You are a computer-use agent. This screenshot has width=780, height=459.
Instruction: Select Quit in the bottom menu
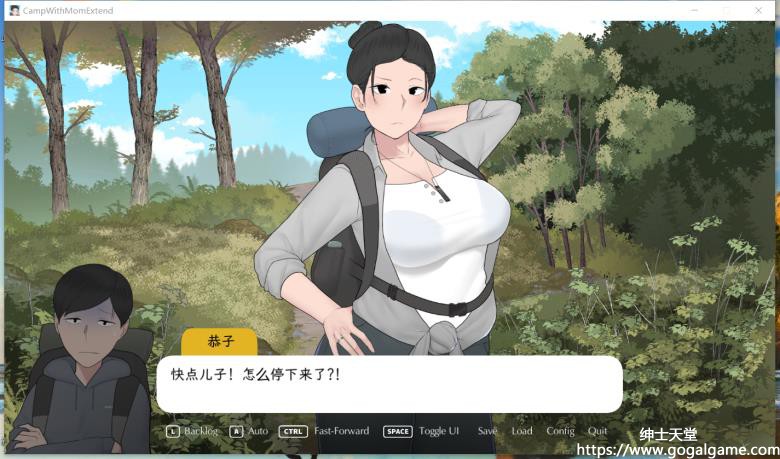[597, 431]
